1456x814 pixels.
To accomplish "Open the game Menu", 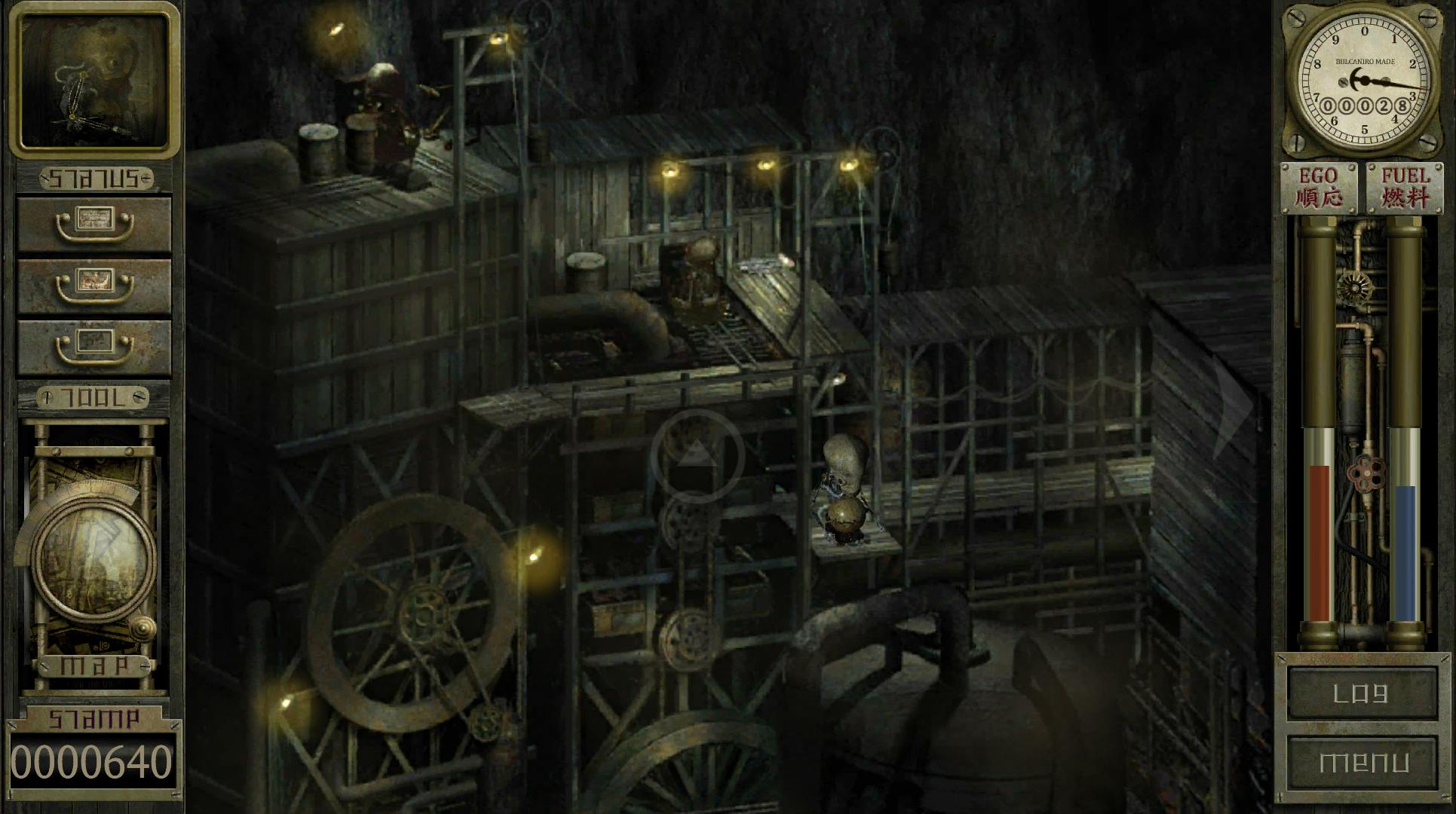I will coord(1362,763).
